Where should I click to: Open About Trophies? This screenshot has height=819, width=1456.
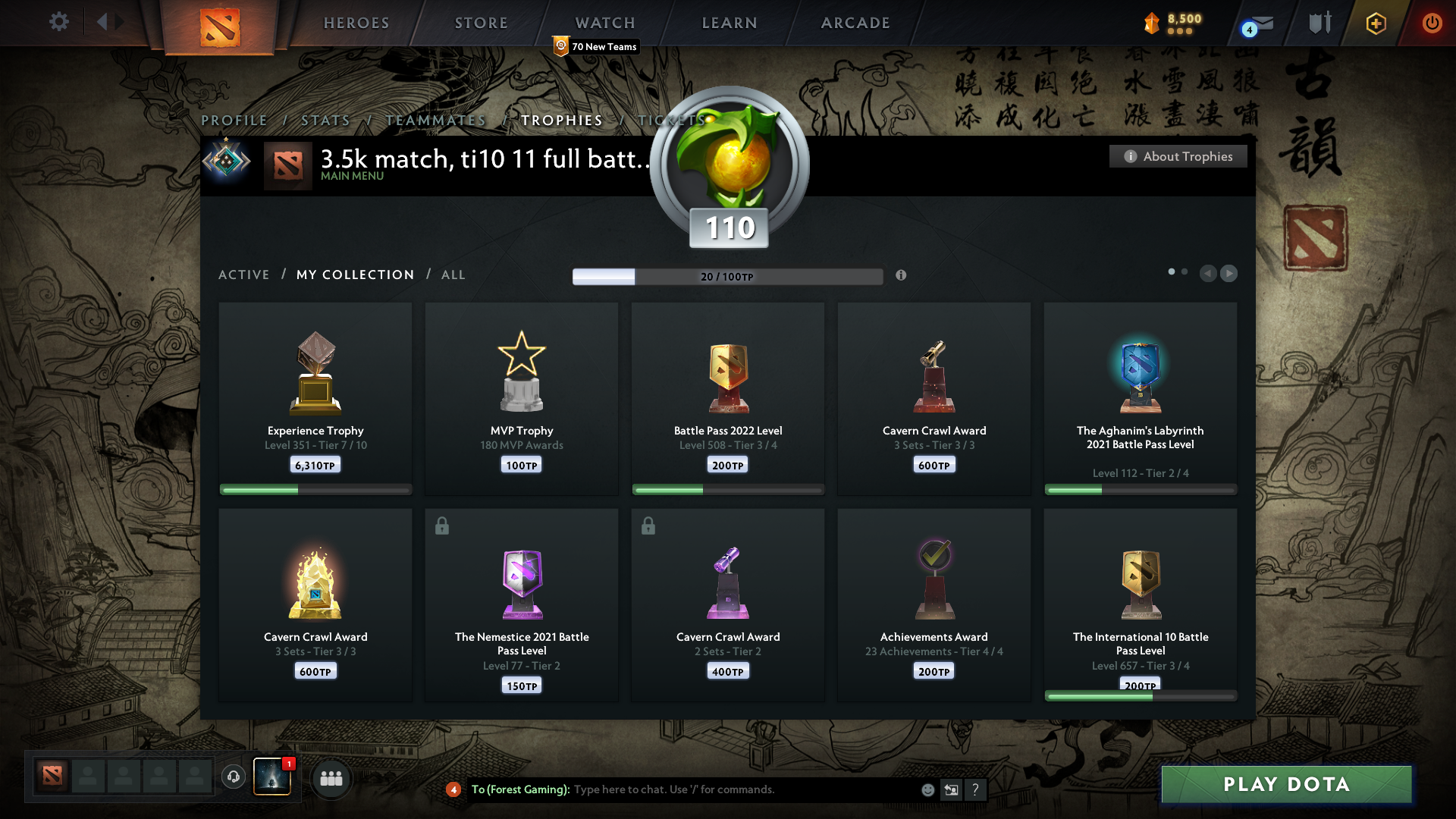click(x=1178, y=156)
